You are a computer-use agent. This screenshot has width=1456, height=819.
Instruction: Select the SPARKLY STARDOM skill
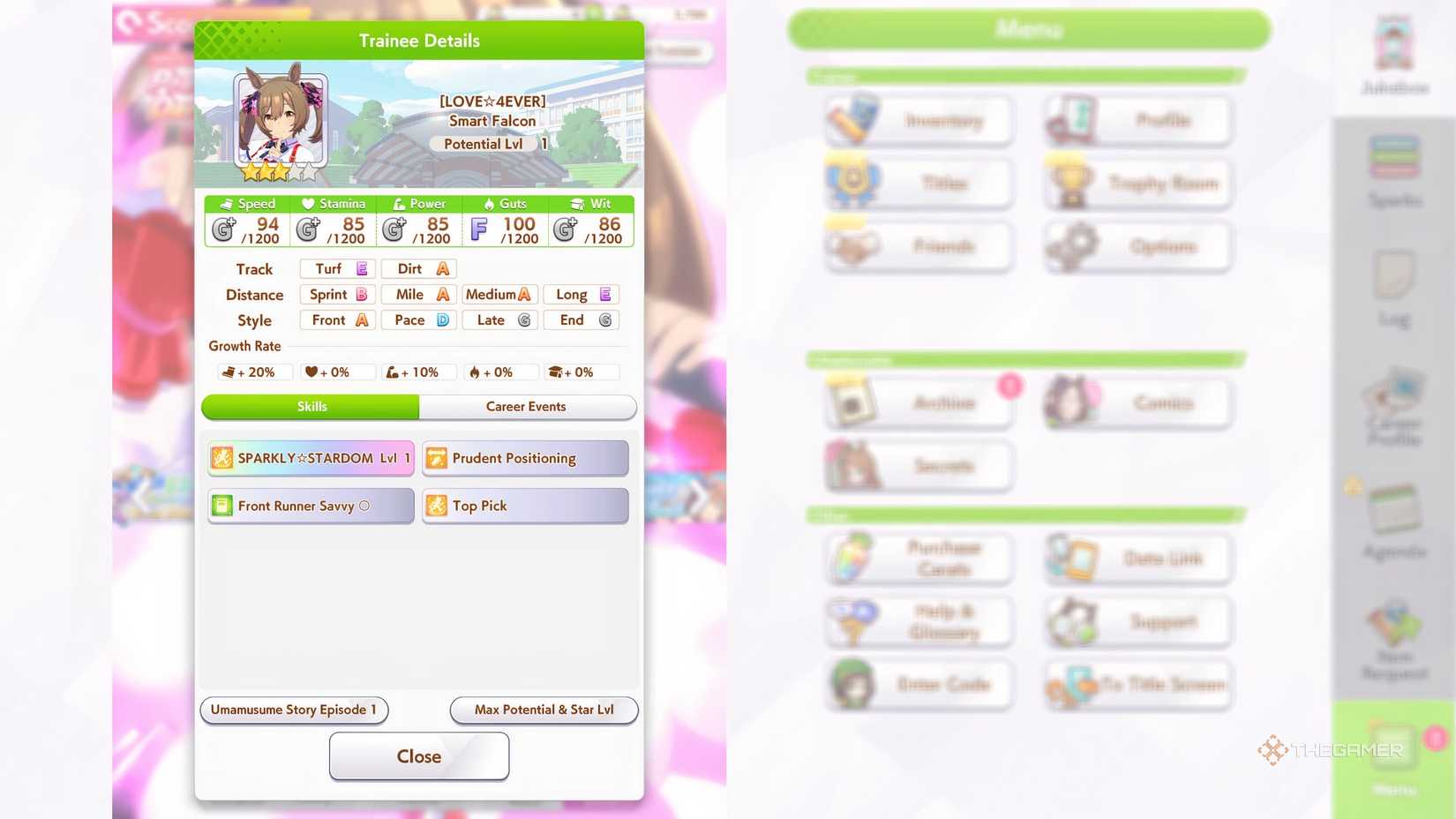point(310,458)
